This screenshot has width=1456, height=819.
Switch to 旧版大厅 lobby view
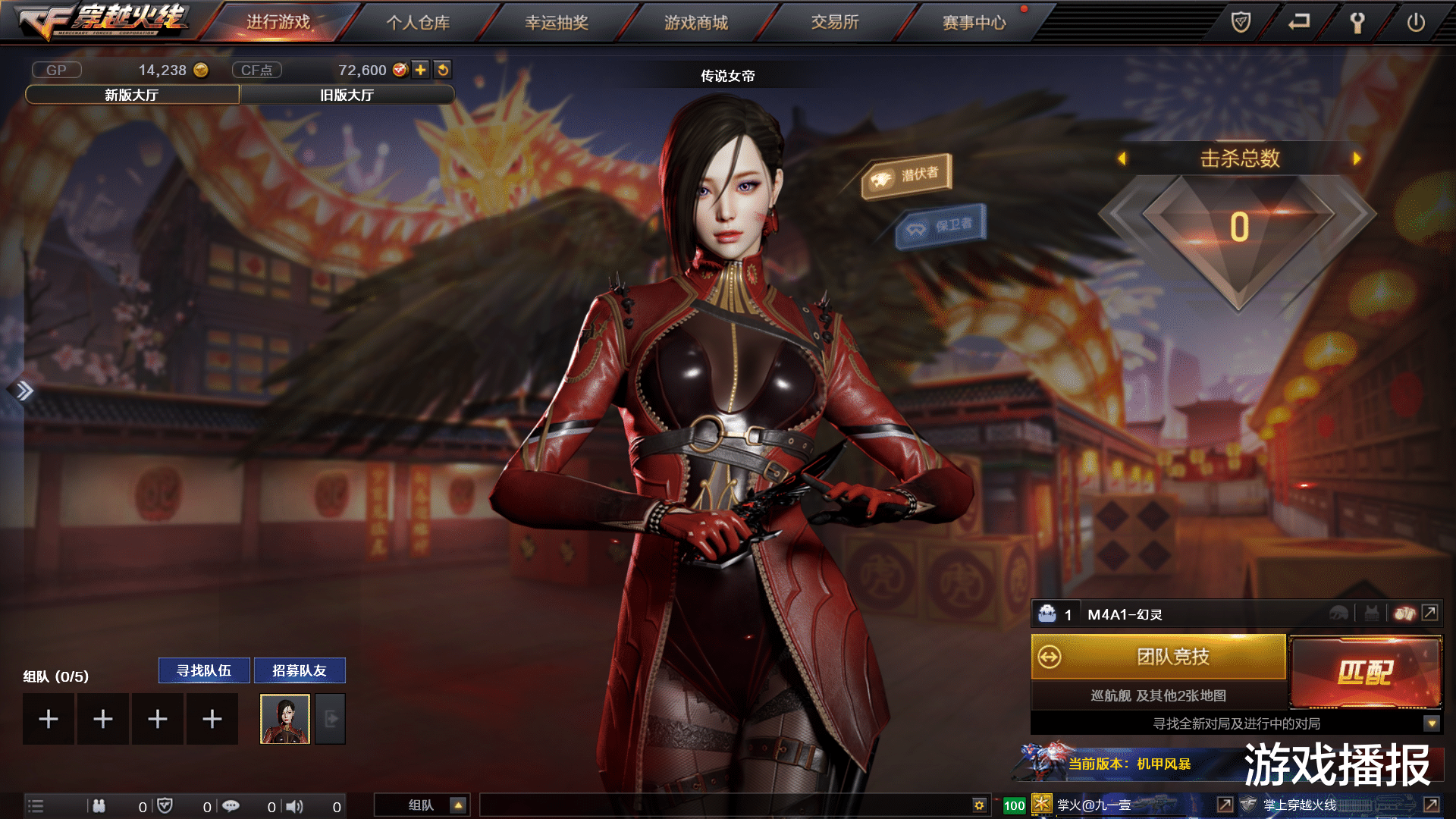347,96
